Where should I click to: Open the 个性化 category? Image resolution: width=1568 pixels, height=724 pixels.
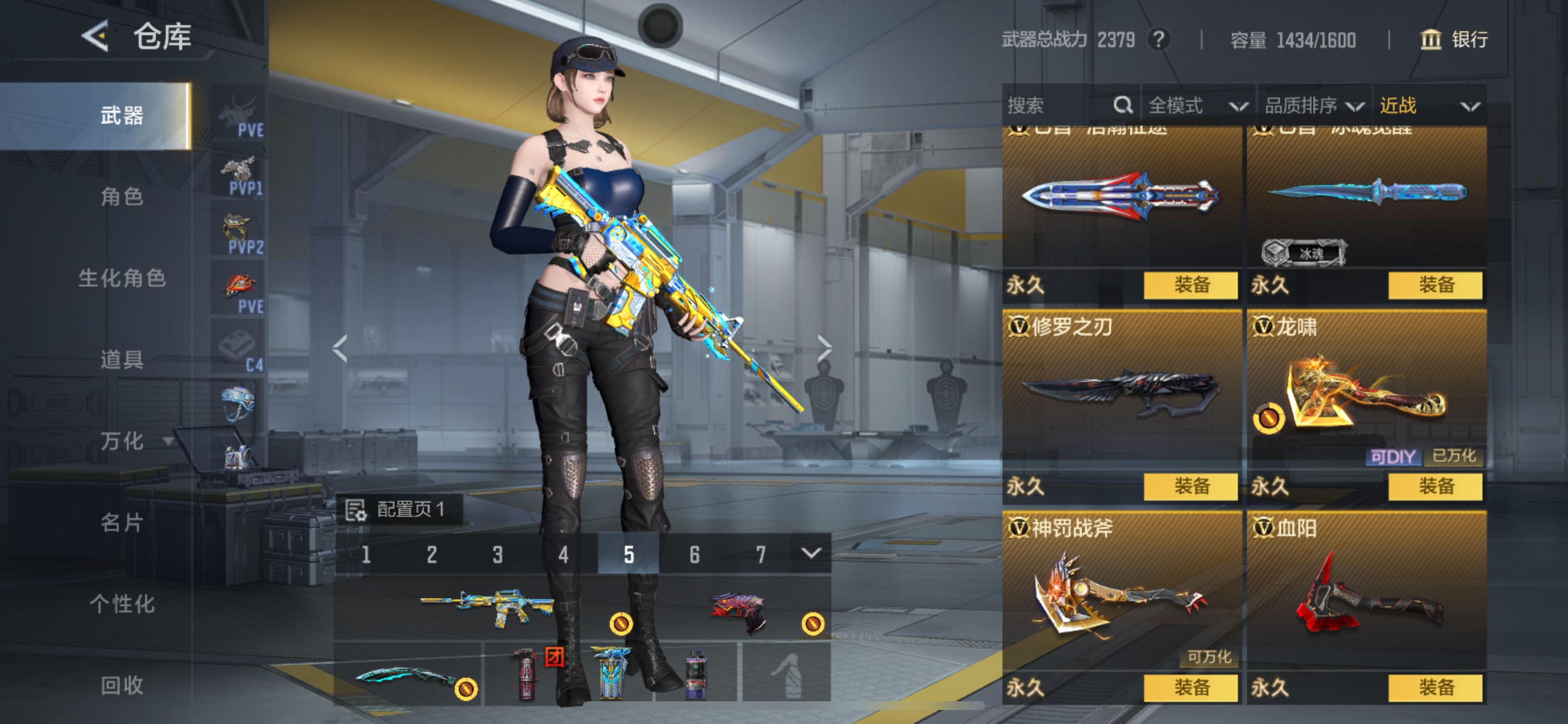[x=122, y=603]
